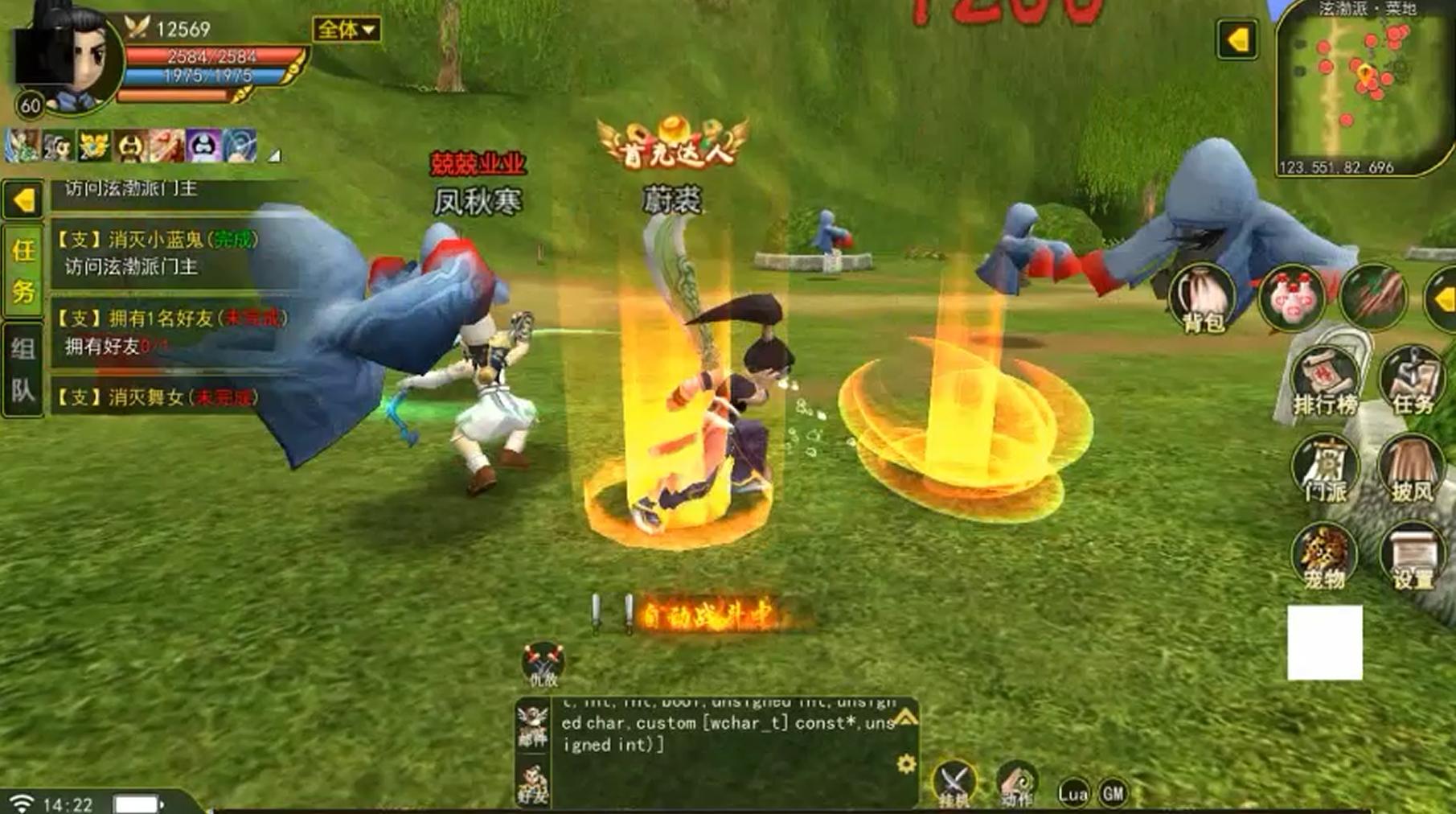Viewport: 1456px width, 814px height.
Task: Open the 背包 backpack
Action: [1203, 298]
